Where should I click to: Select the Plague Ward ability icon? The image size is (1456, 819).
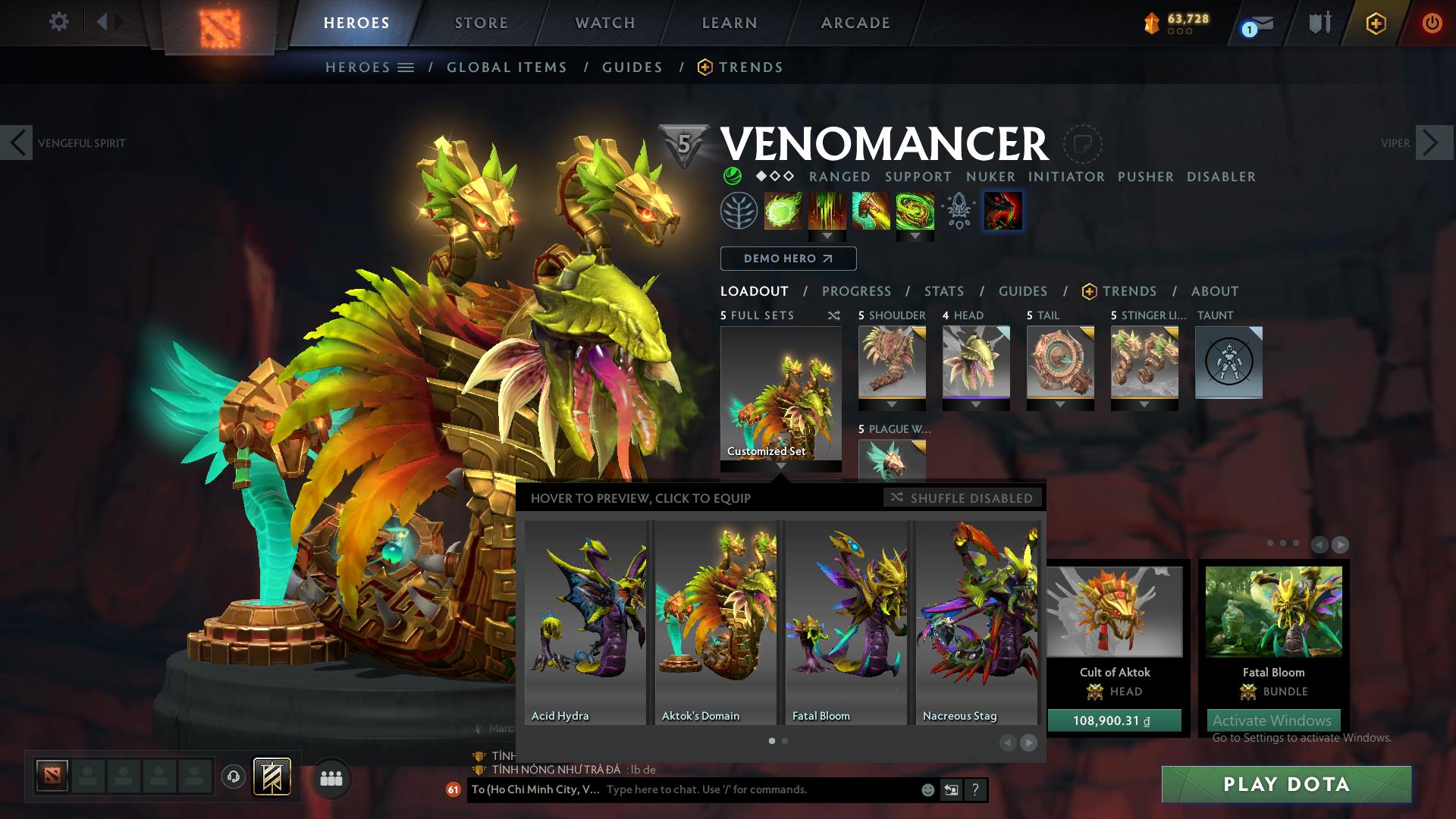click(x=871, y=212)
